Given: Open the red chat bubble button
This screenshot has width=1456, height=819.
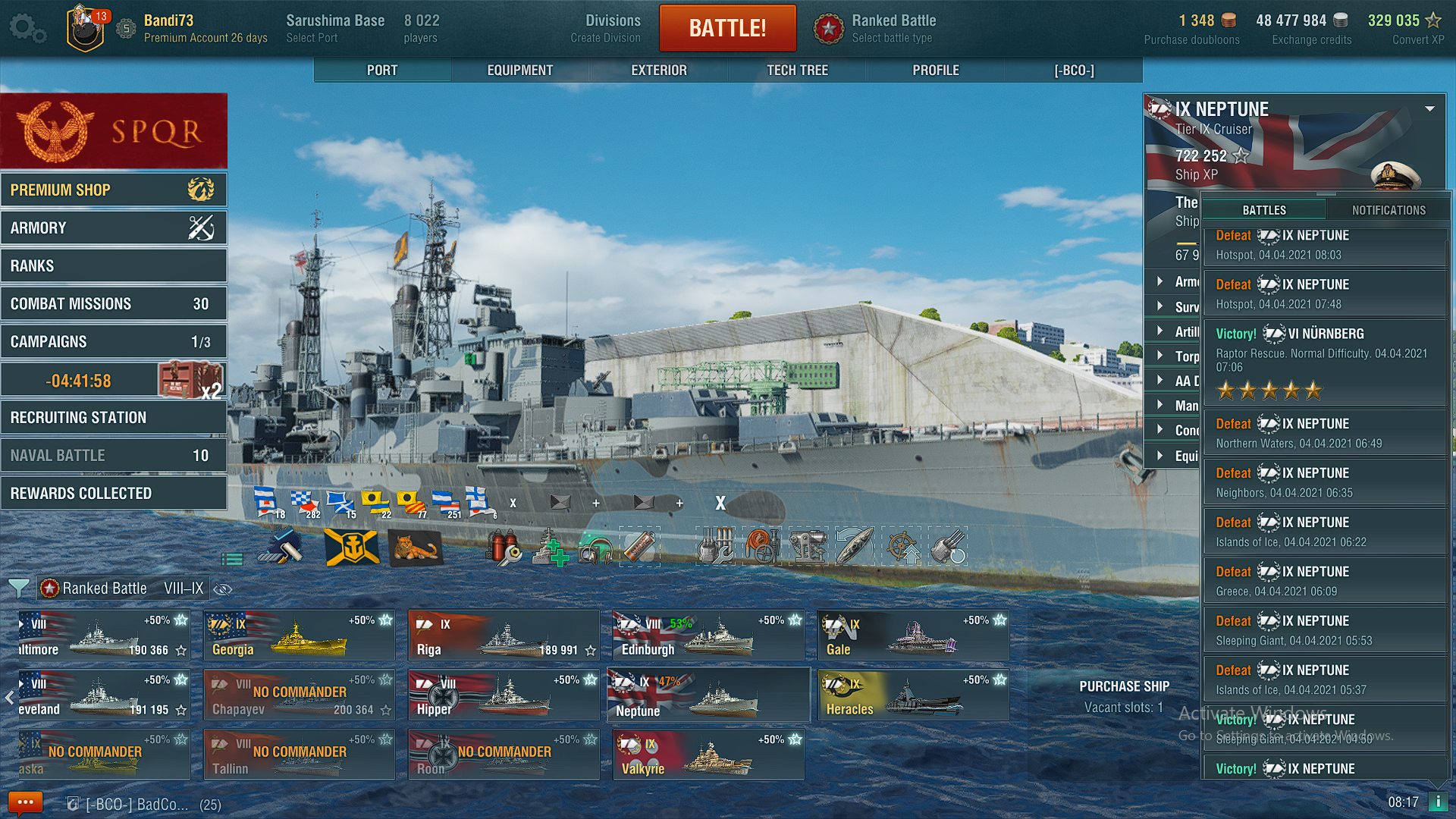Looking at the screenshot, I should tap(25, 802).
